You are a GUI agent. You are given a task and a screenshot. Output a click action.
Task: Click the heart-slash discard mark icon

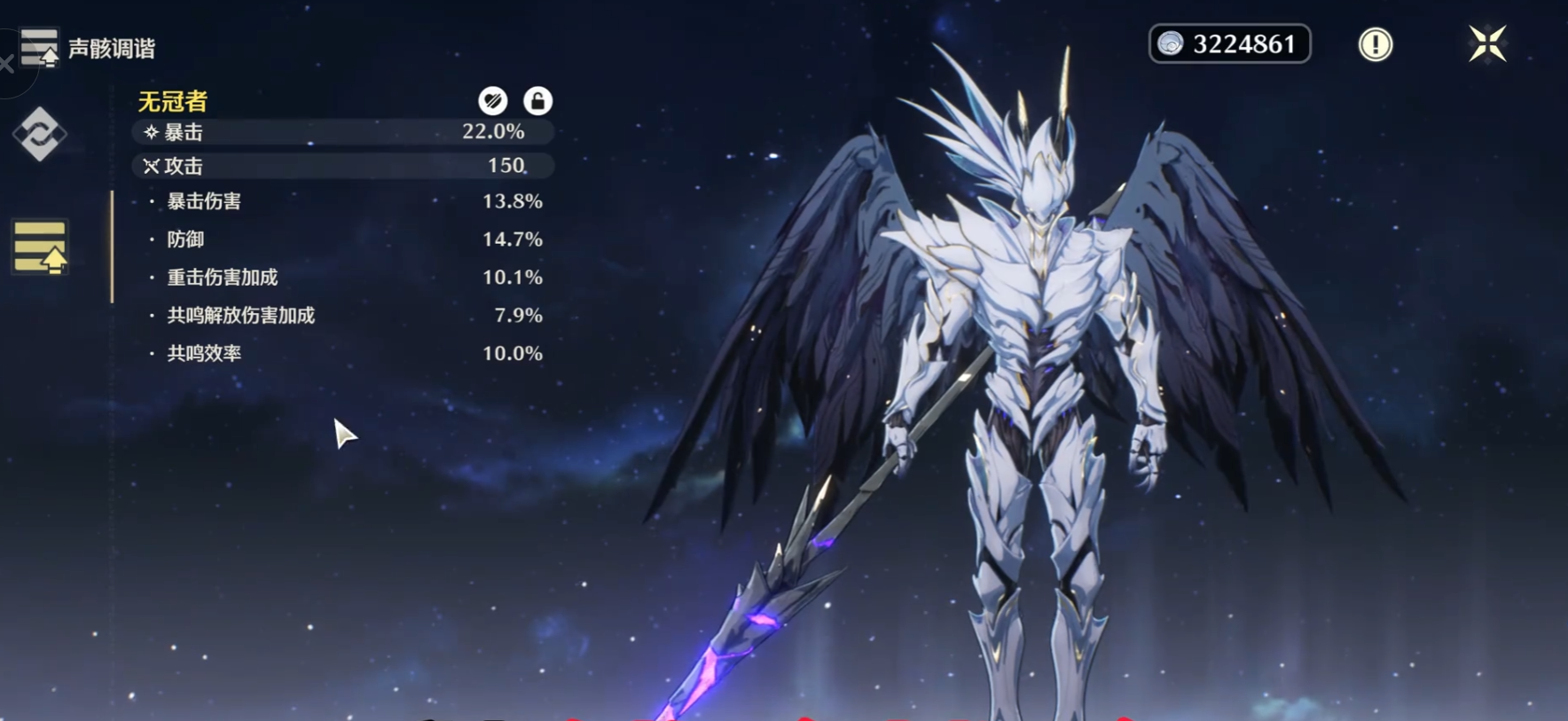(493, 101)
